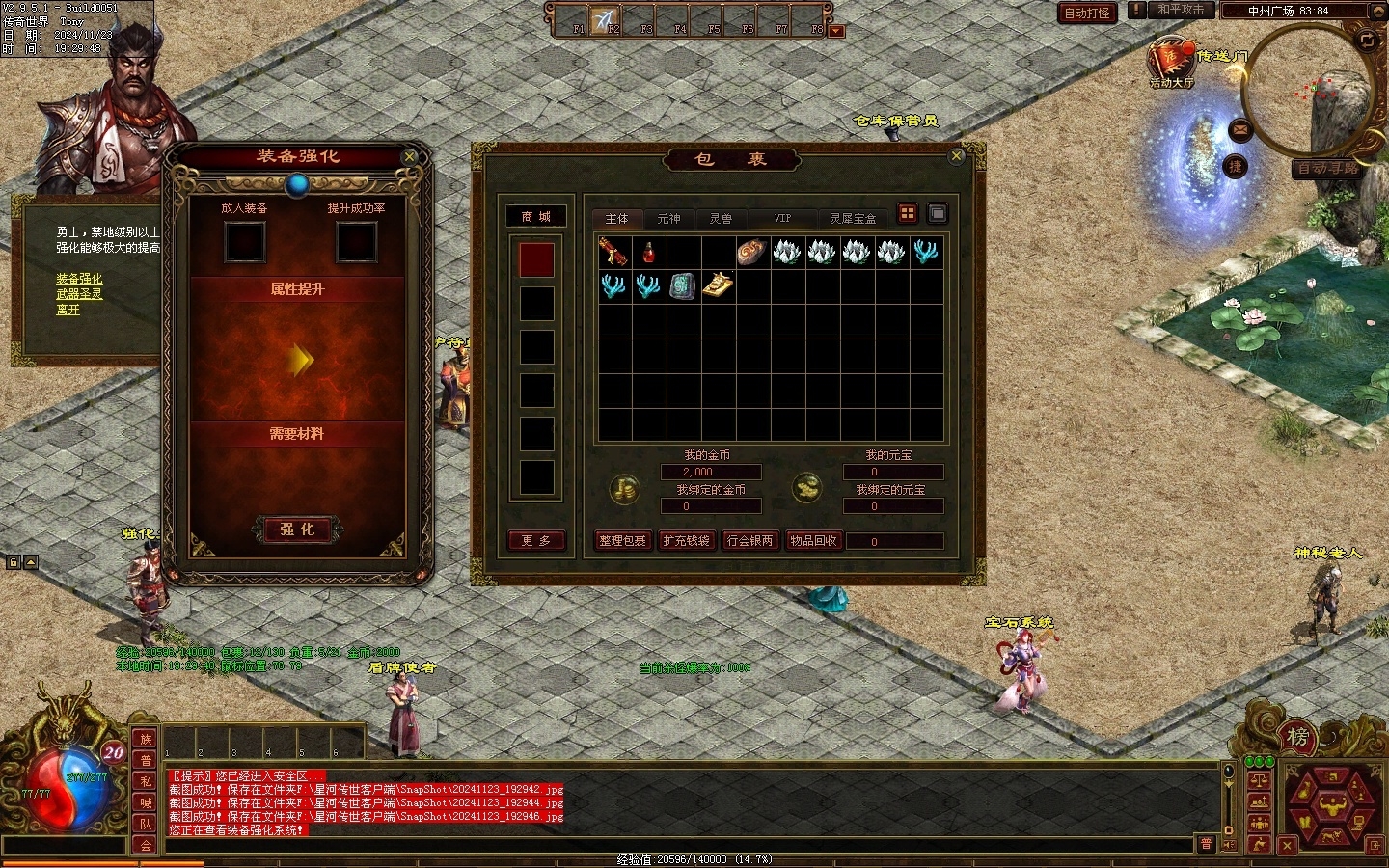Select the firecracker scroll item in the bag
Screen dimensions: 1389x868
tap(614, 253)
